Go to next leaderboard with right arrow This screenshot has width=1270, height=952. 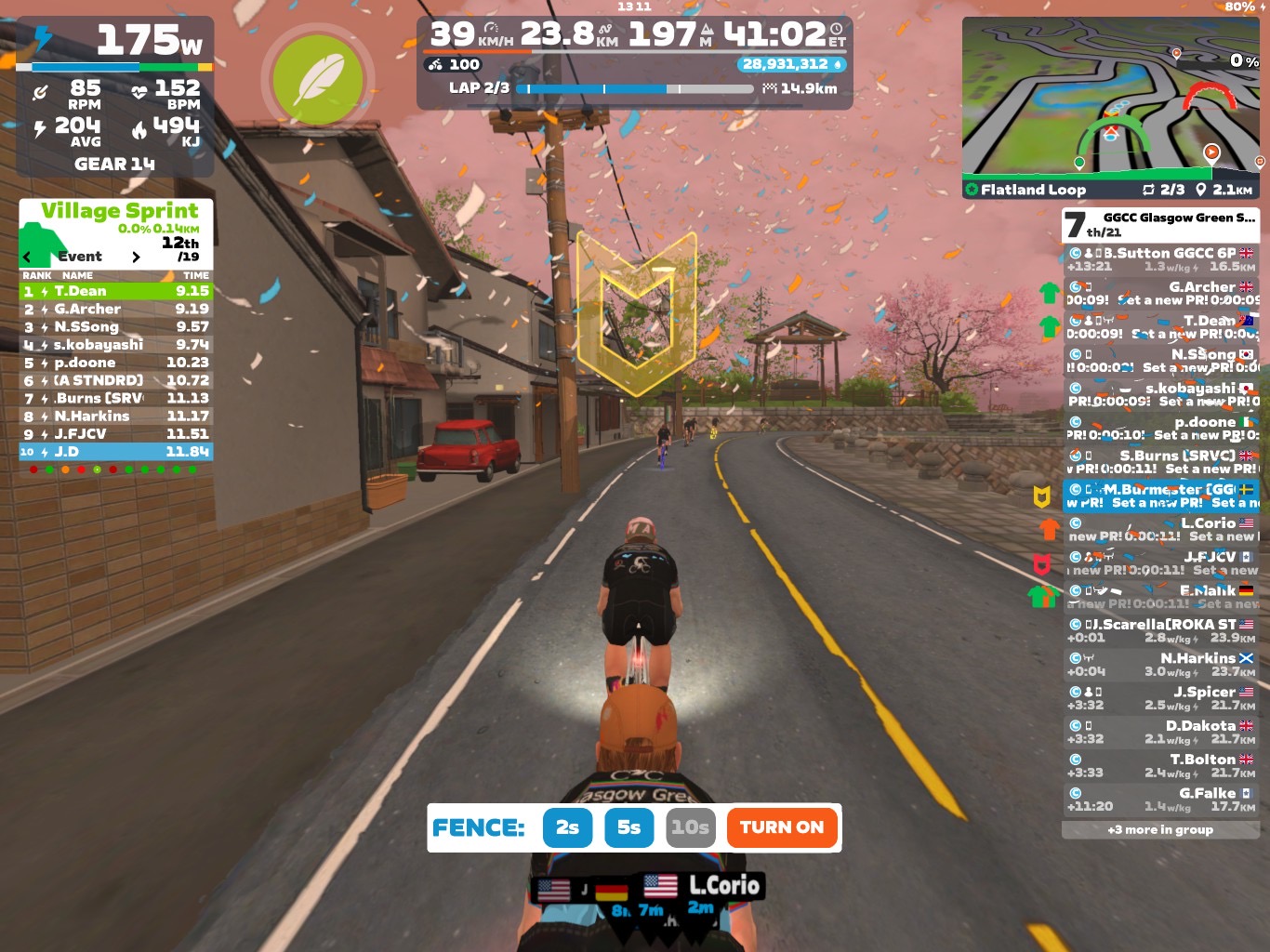tap(136, 257)
